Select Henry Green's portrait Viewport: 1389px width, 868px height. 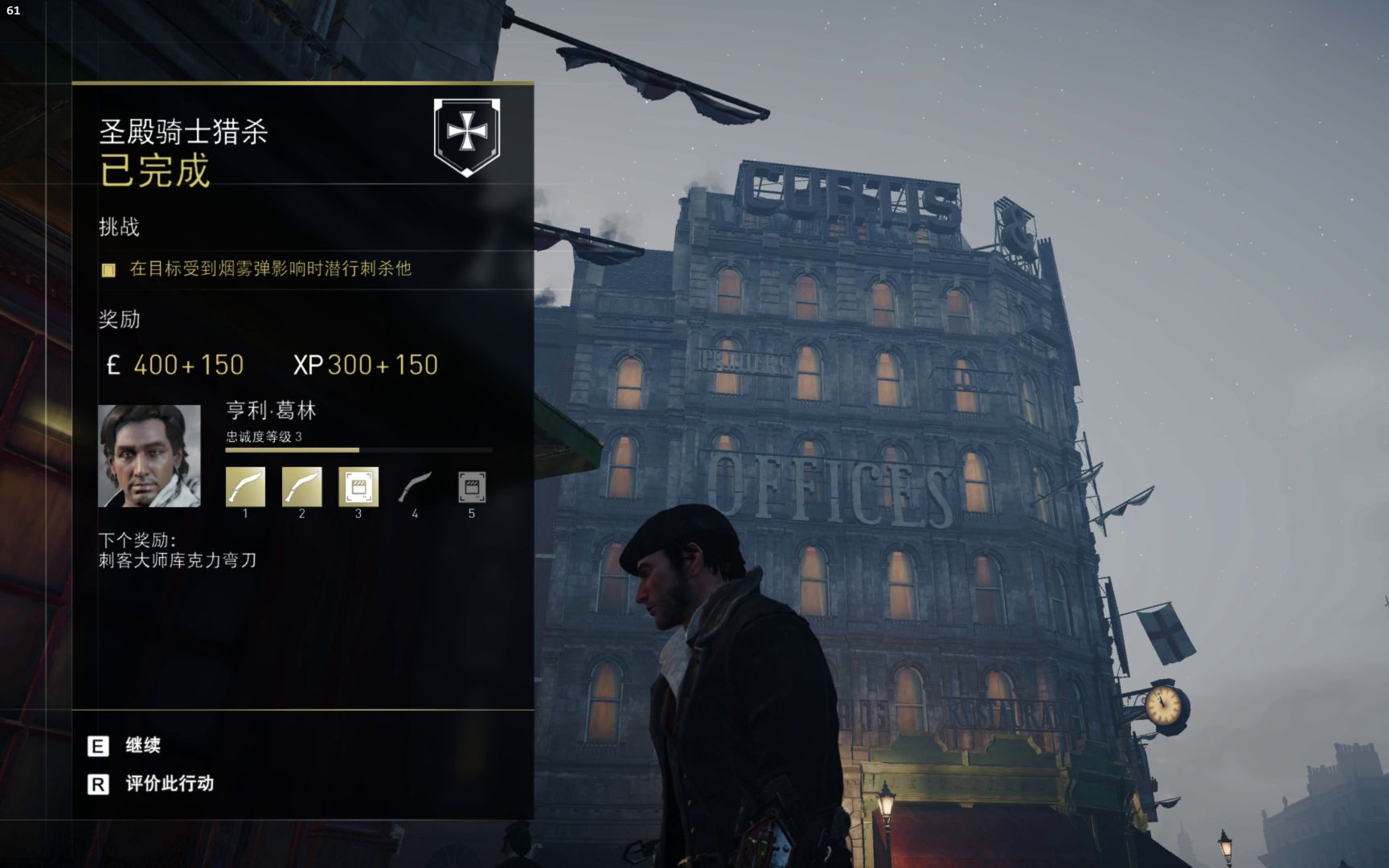click(150, 456)
